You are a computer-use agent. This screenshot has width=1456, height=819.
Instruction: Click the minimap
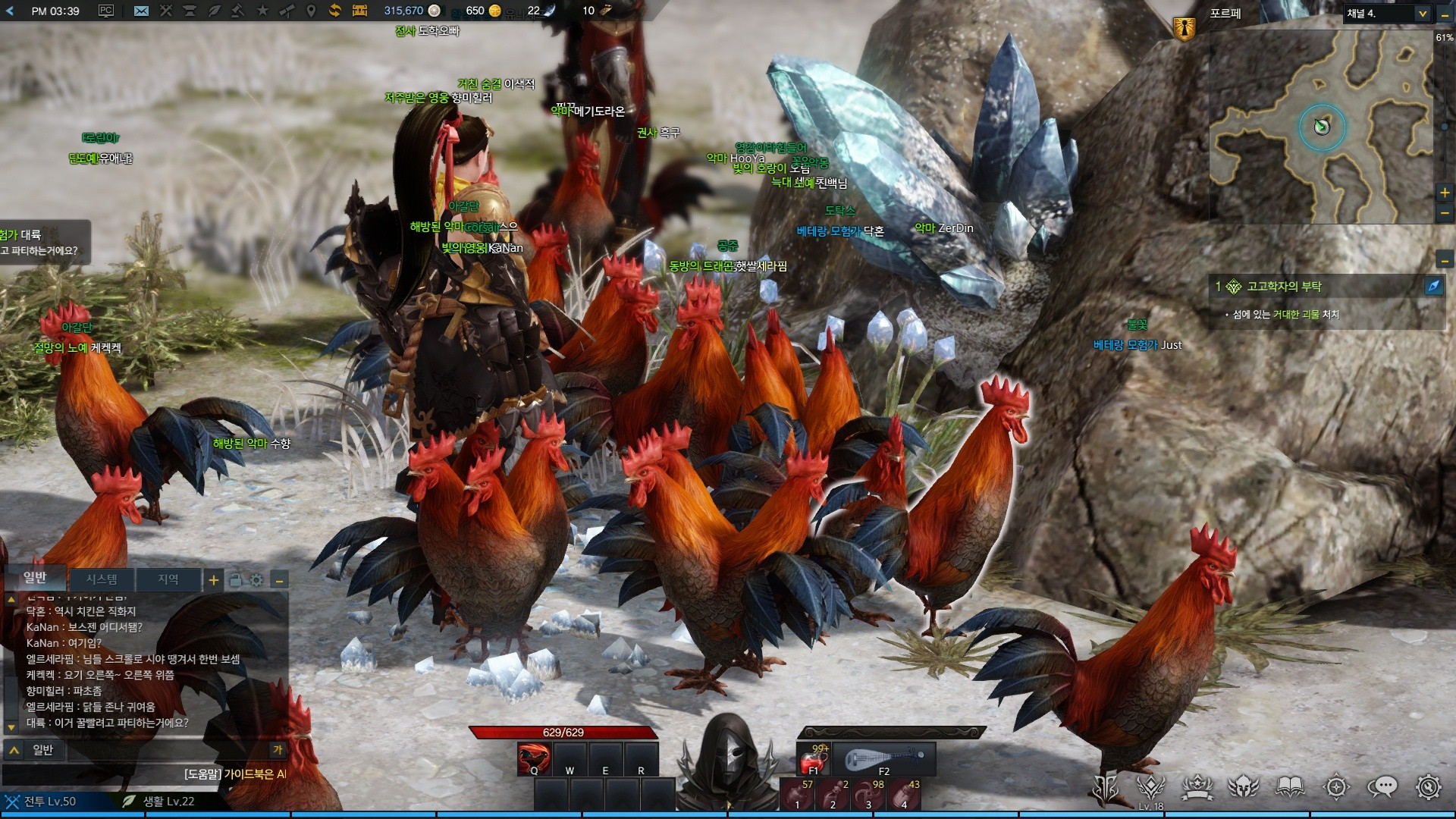1321,129
